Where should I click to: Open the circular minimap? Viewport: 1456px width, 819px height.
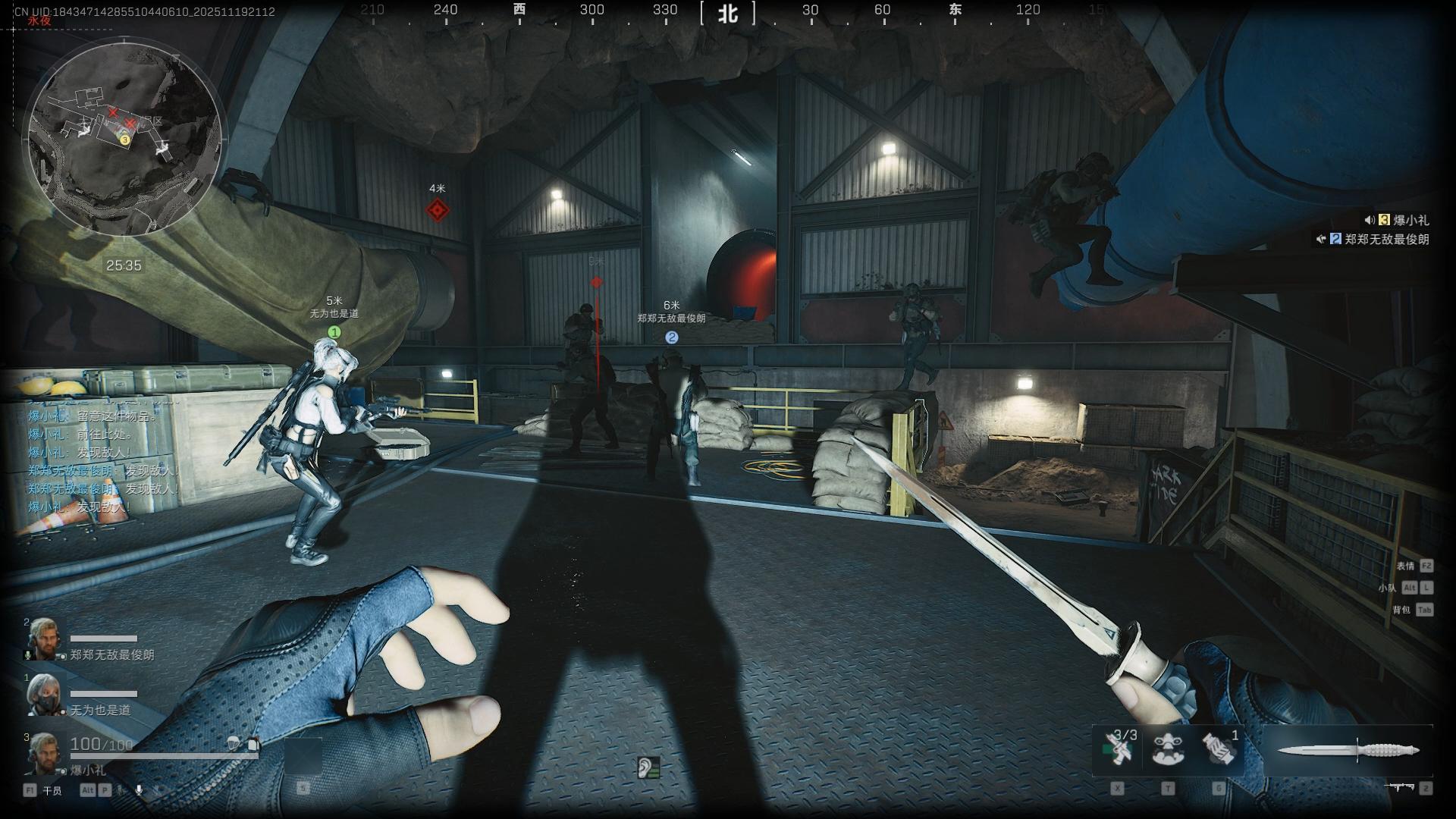[x=125, y=138]
